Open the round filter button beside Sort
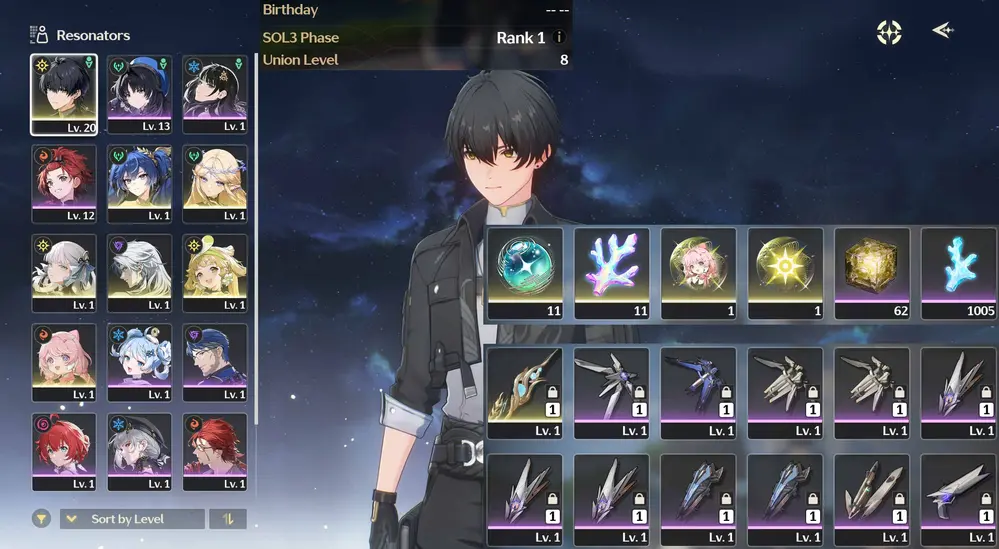Image resolution: width=999 pixels, height=549 pixels. coord(41,519)
